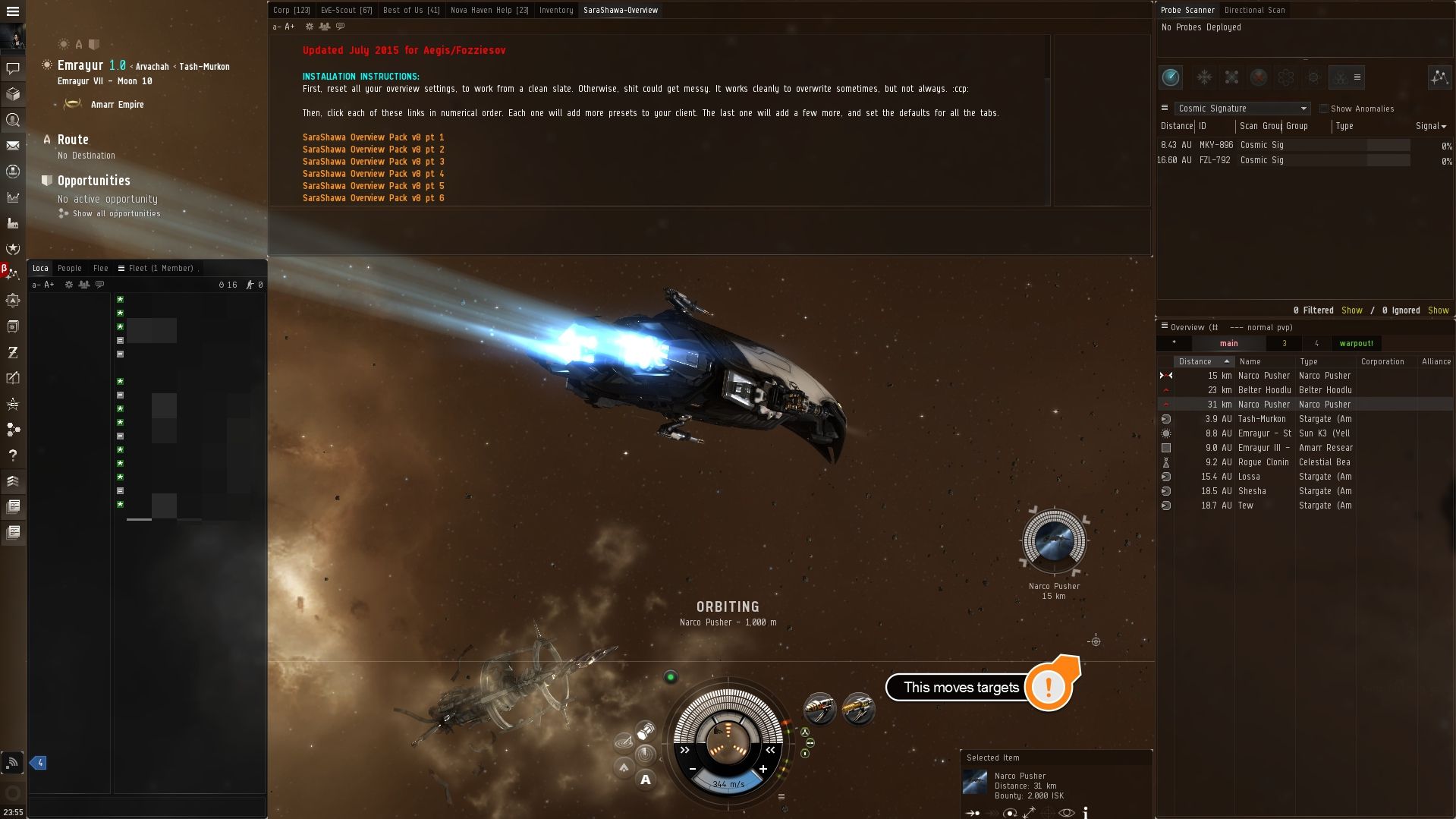Open the SaraShawa Overview Pack v8 pt 1 link

coord(373,137)
